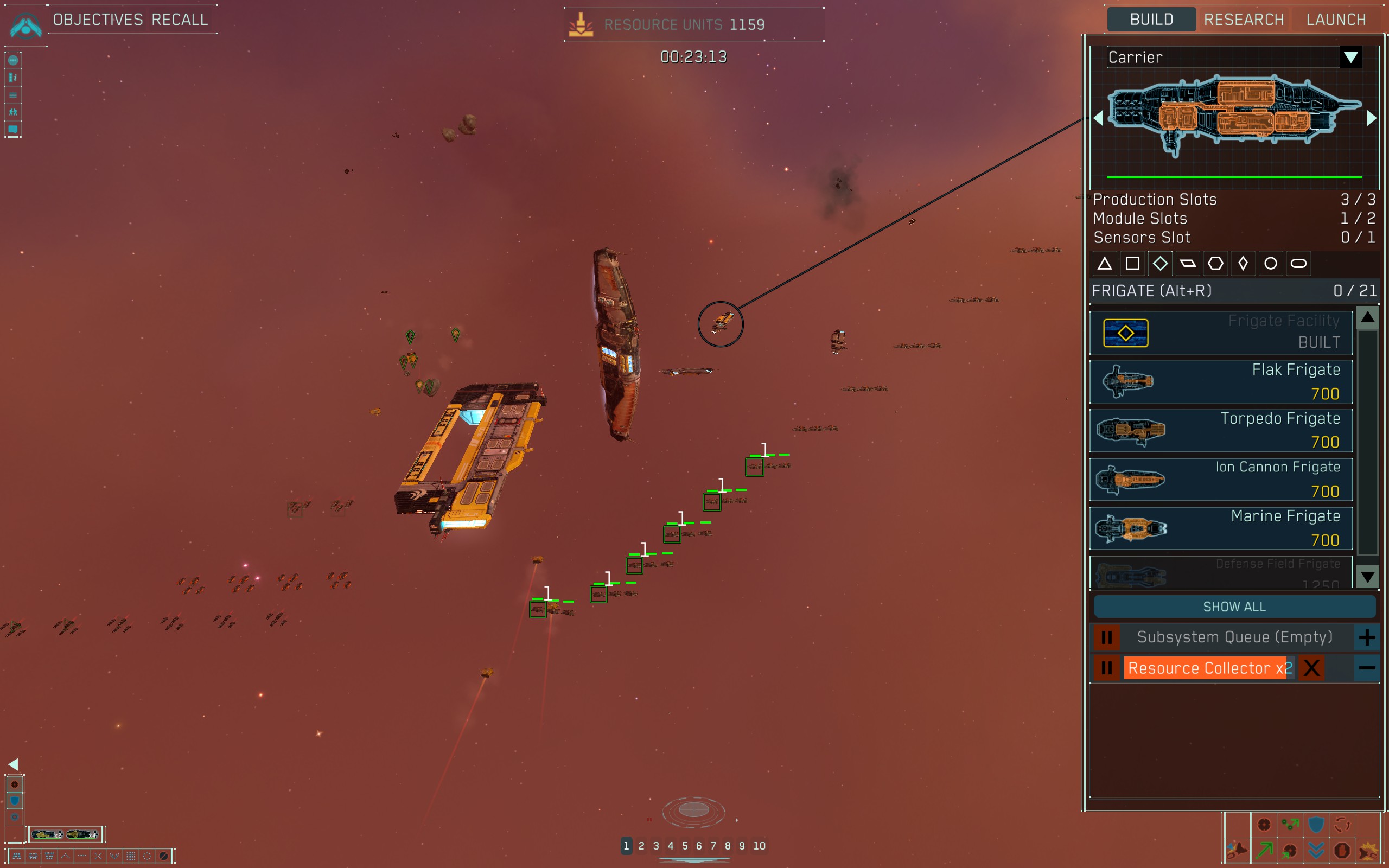Expand the Subsystem Queue with plus

1367,637
